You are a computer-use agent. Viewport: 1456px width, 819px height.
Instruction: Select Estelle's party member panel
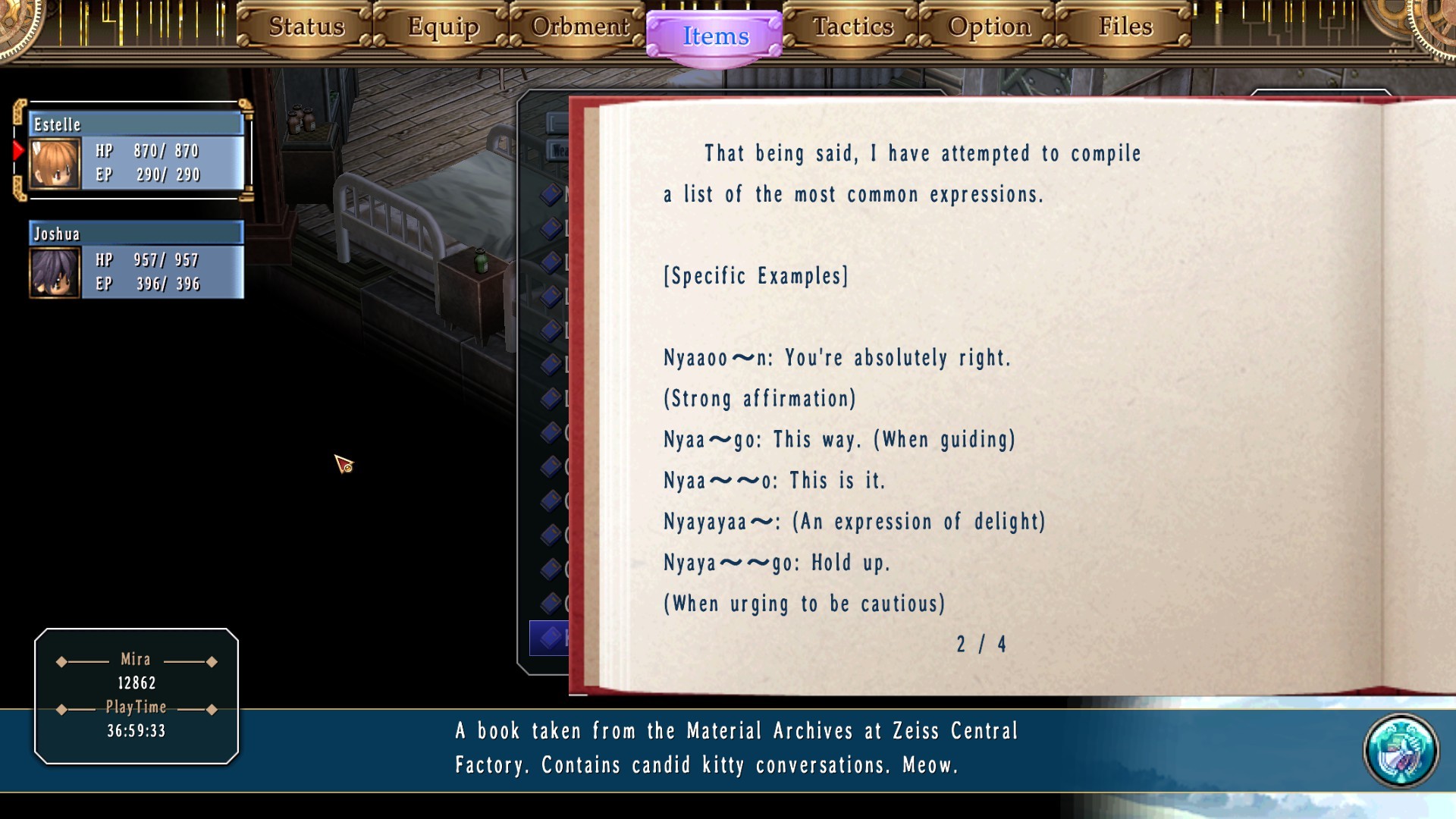[x=136, y=151]
